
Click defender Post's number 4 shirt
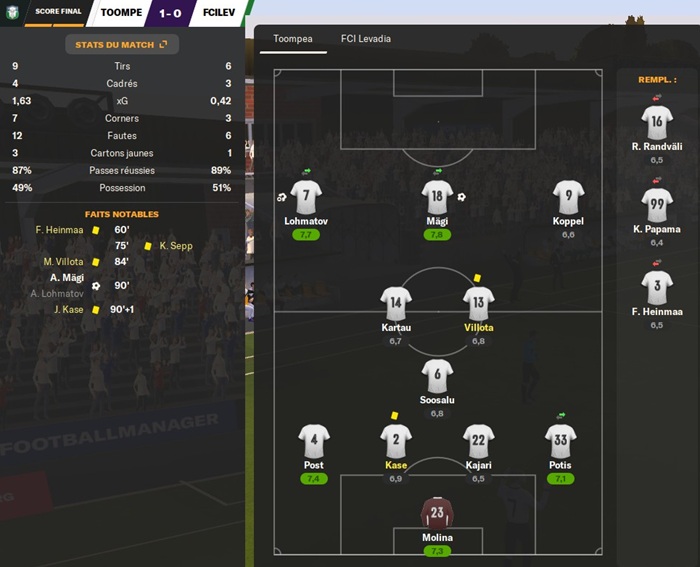[x=313, y=440]
